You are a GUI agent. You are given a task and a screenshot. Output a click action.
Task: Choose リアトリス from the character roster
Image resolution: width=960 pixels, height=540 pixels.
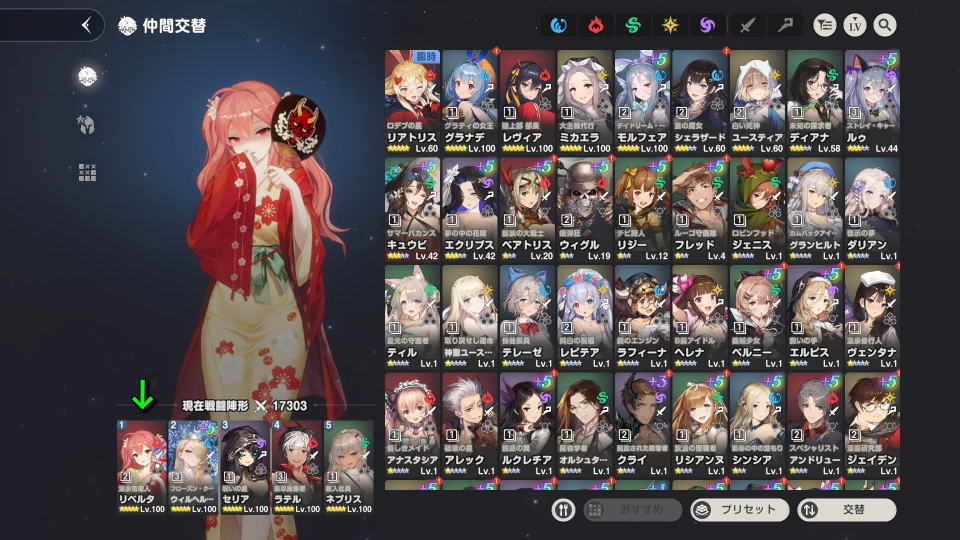click(412, 101)
